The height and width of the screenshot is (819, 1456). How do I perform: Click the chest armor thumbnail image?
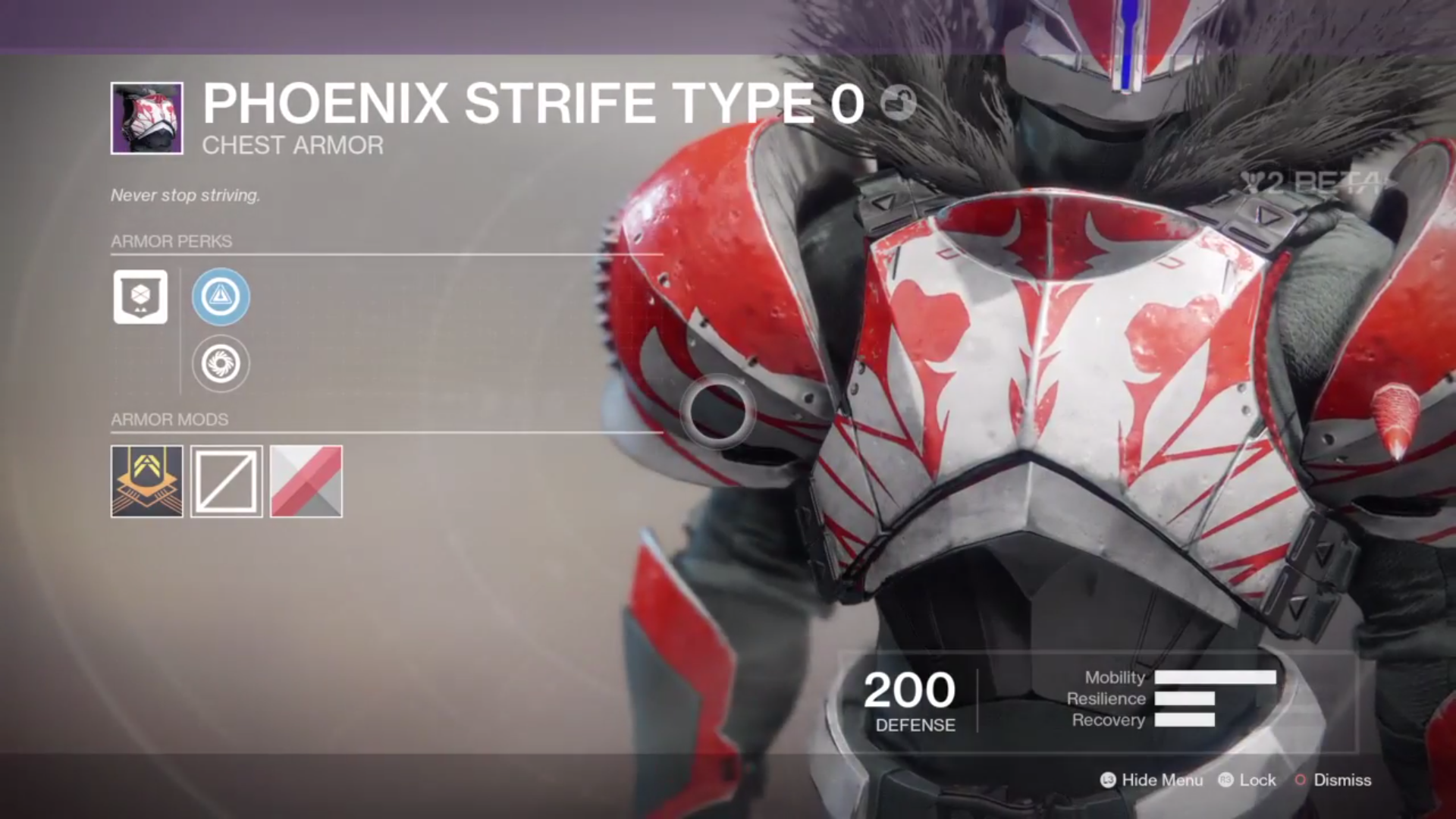click(x=146, y=118)
